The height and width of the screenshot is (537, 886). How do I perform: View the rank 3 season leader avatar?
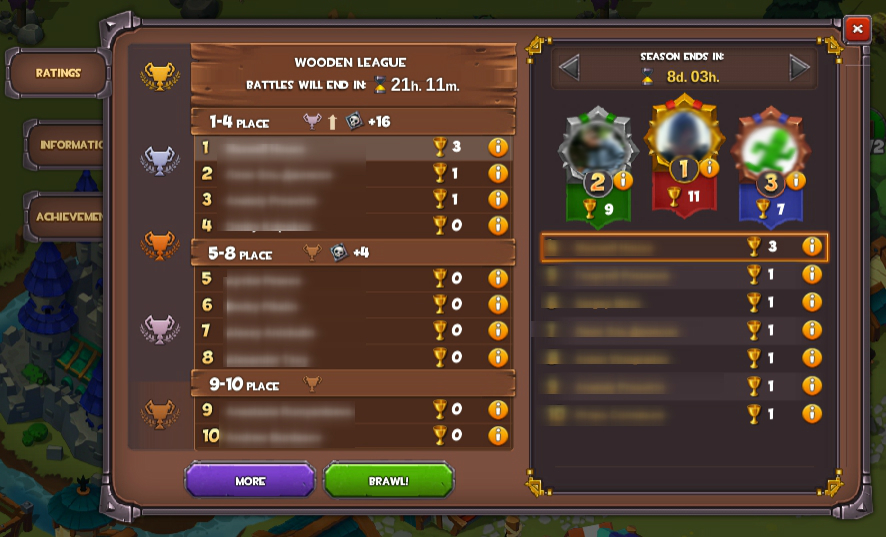coord(769,147)
